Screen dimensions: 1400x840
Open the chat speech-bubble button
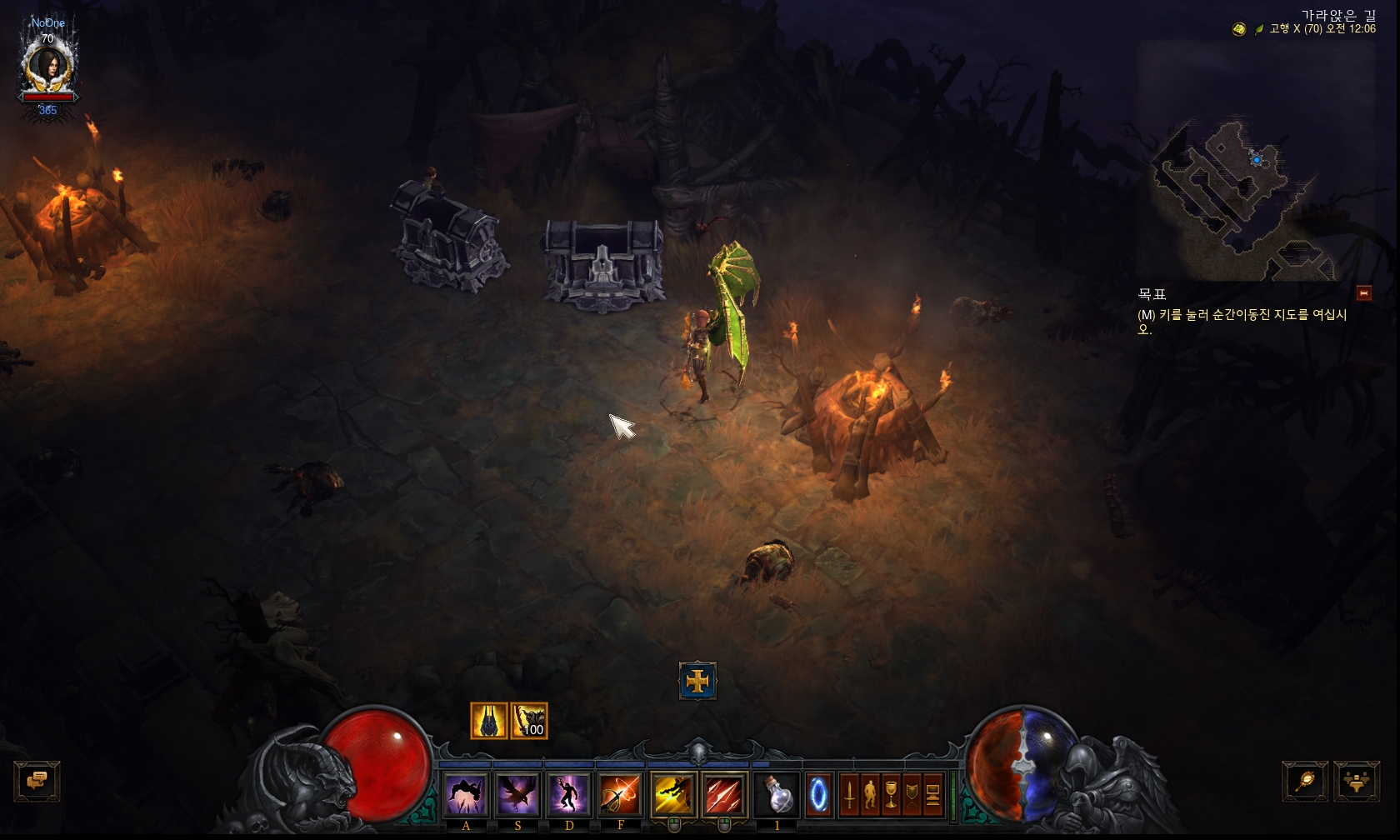[37, 782]
